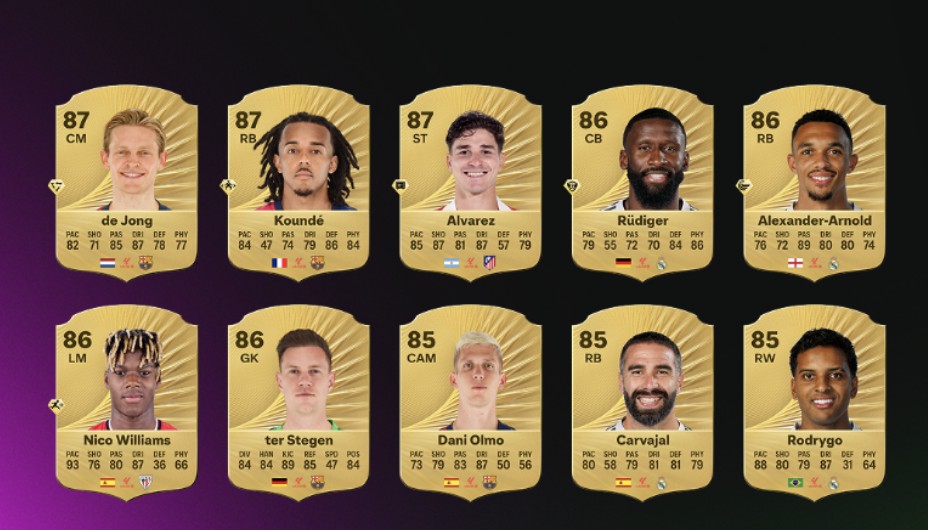Select the Rüdiger 86 CB card
Screen dimensions: 928x530
pos(642,181)
